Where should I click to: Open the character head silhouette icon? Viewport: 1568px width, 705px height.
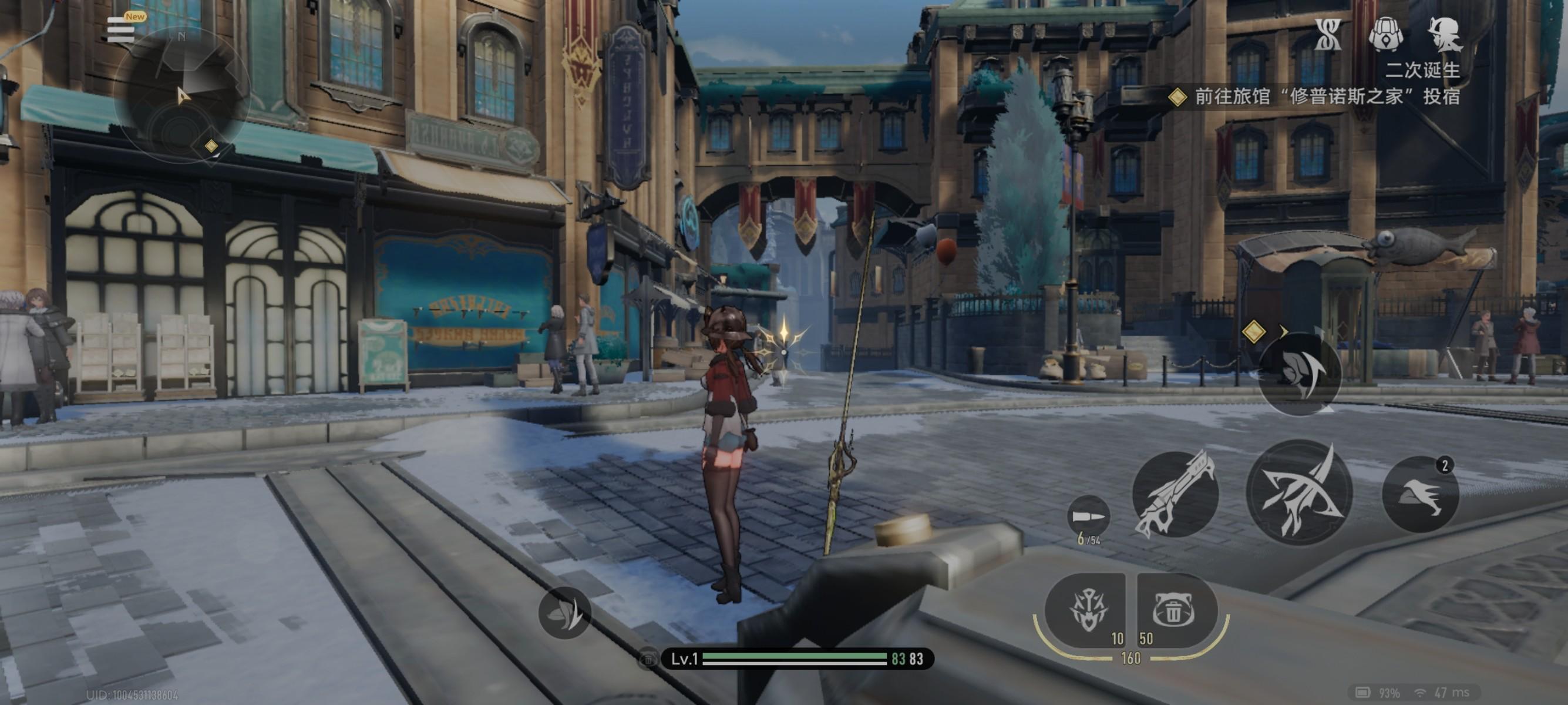coord(1445,34)
